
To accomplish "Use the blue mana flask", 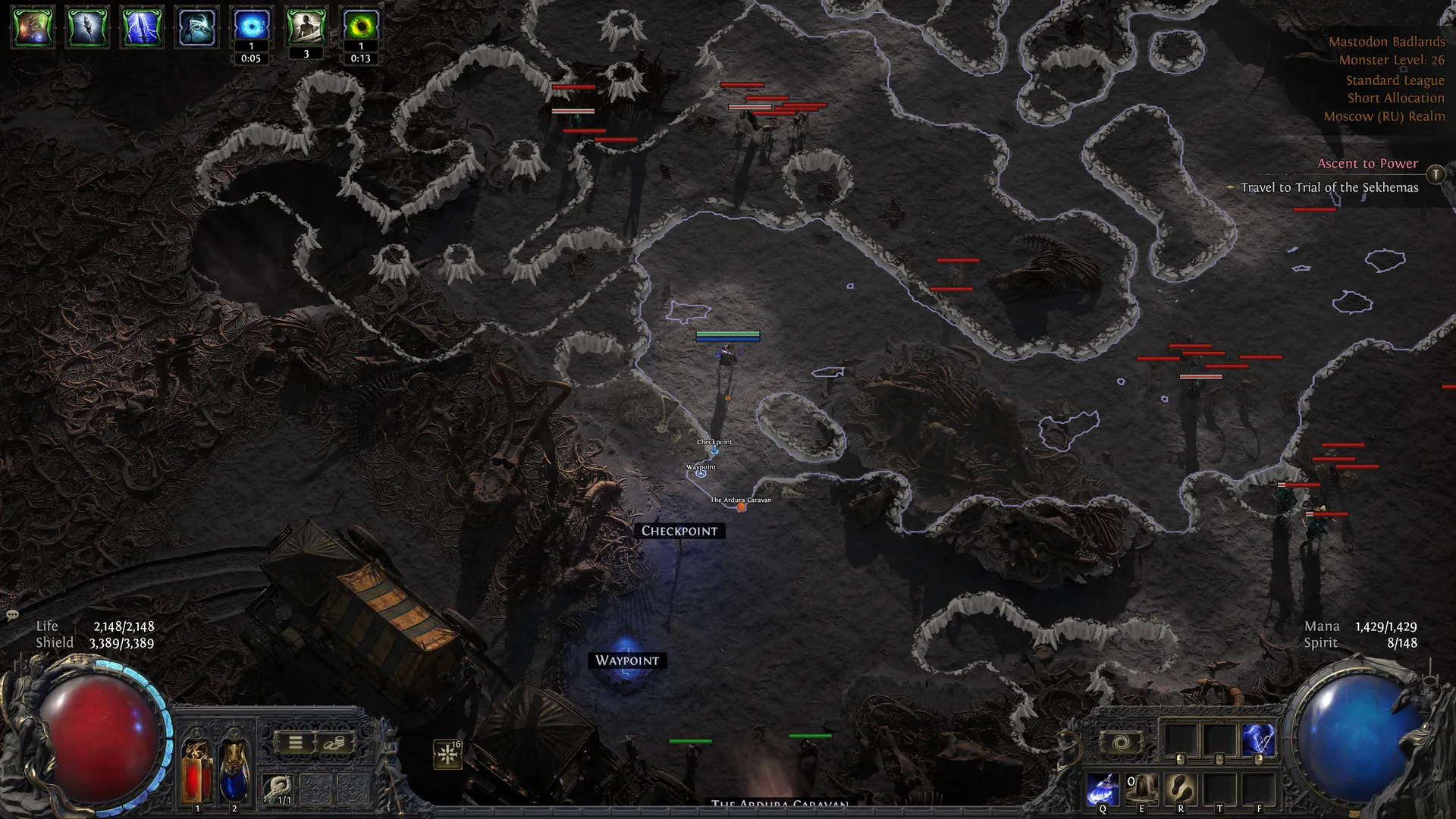I will coord(234,770).
